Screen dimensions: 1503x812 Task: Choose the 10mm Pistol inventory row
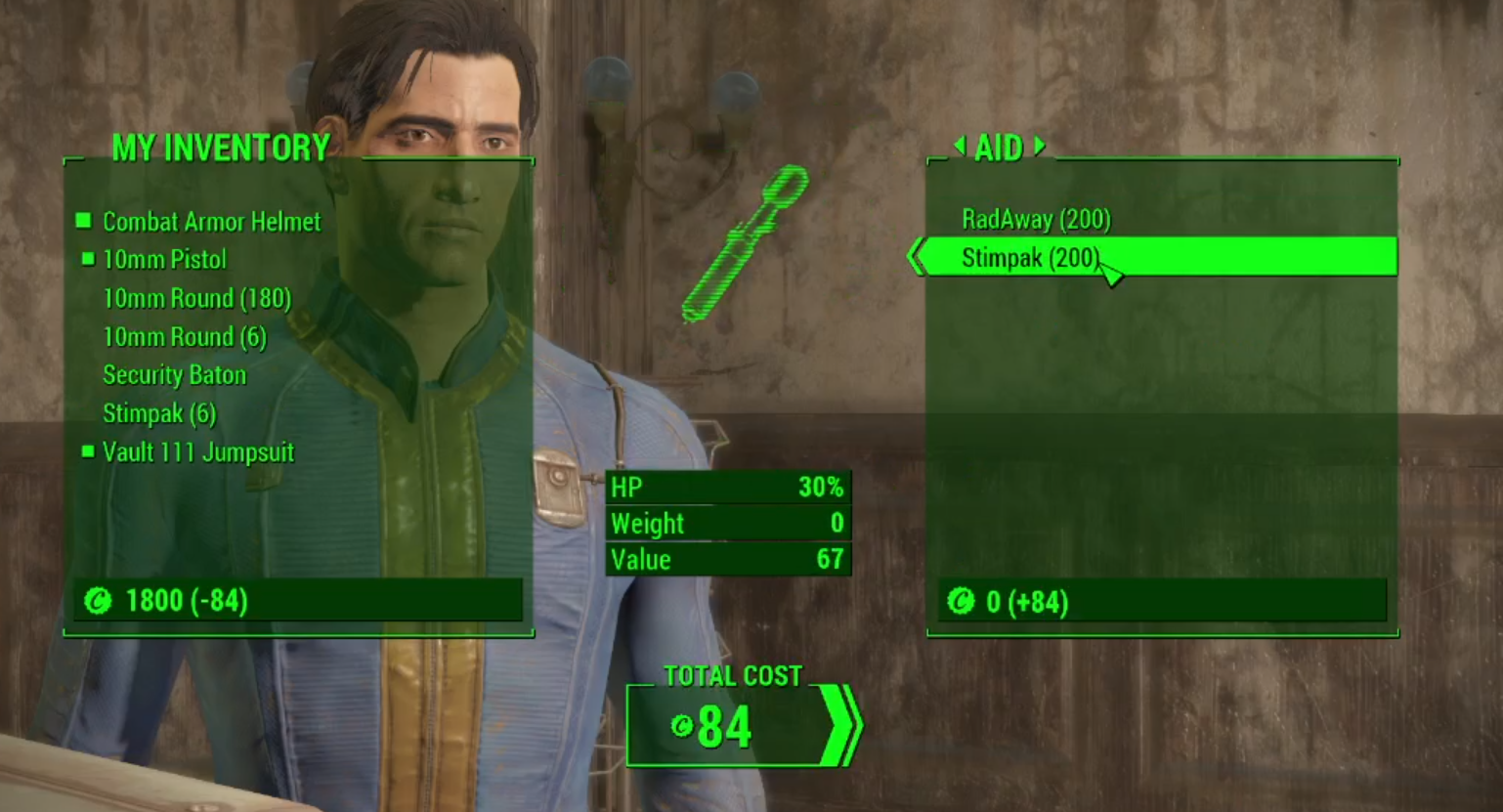(x=164, y=260)
